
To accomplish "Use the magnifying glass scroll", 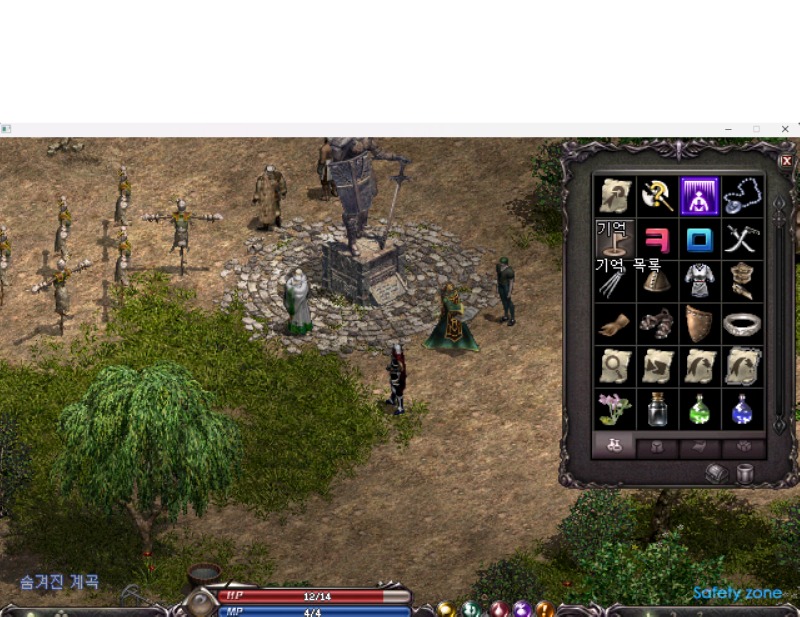I will click(614, 366).
